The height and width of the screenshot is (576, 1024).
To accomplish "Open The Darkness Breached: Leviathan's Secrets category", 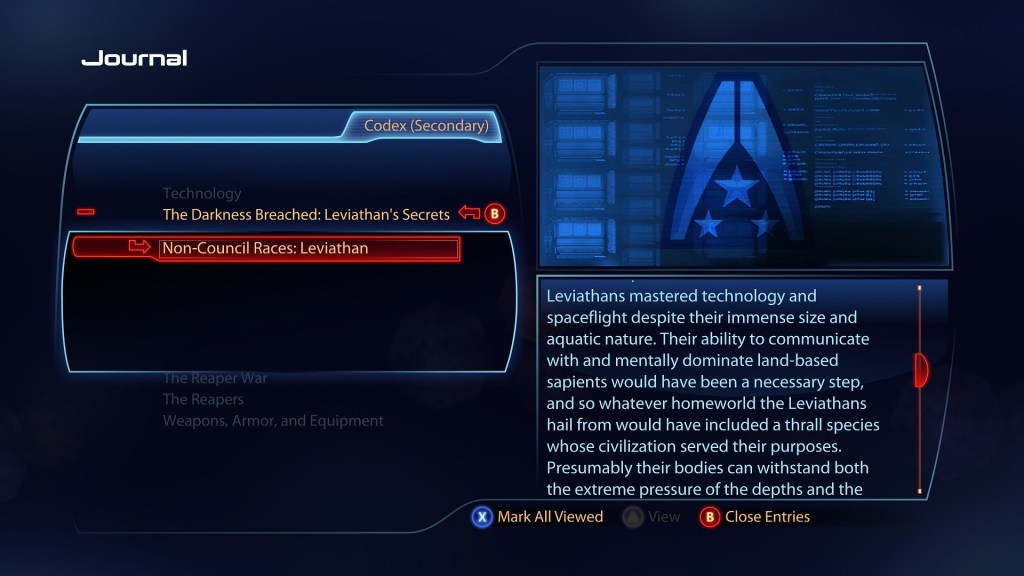I will (x=306, y=214).
